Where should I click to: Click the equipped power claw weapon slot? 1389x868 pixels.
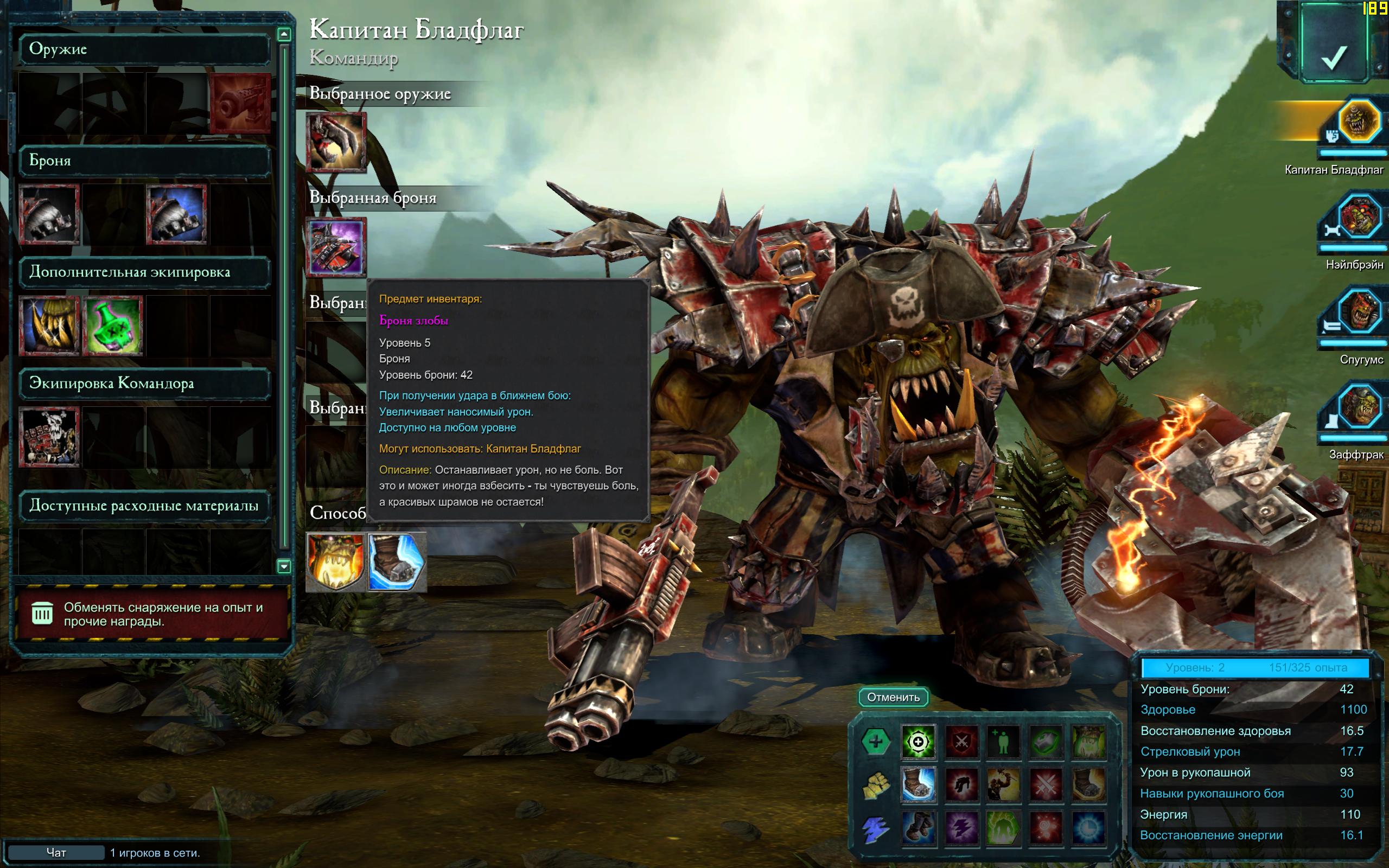click(x=336, y=142)
